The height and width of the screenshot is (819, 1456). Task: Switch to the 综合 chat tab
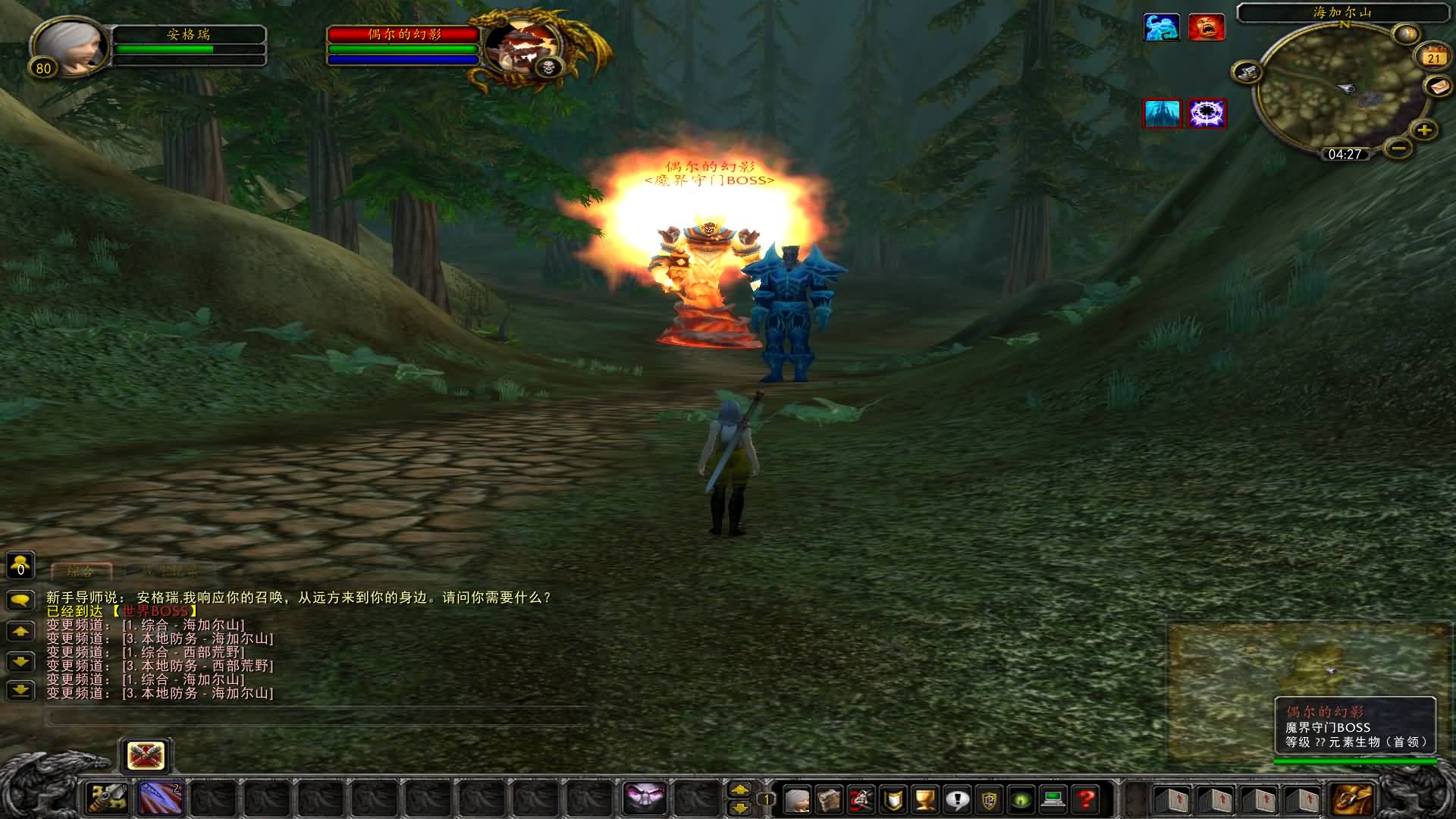81,571
